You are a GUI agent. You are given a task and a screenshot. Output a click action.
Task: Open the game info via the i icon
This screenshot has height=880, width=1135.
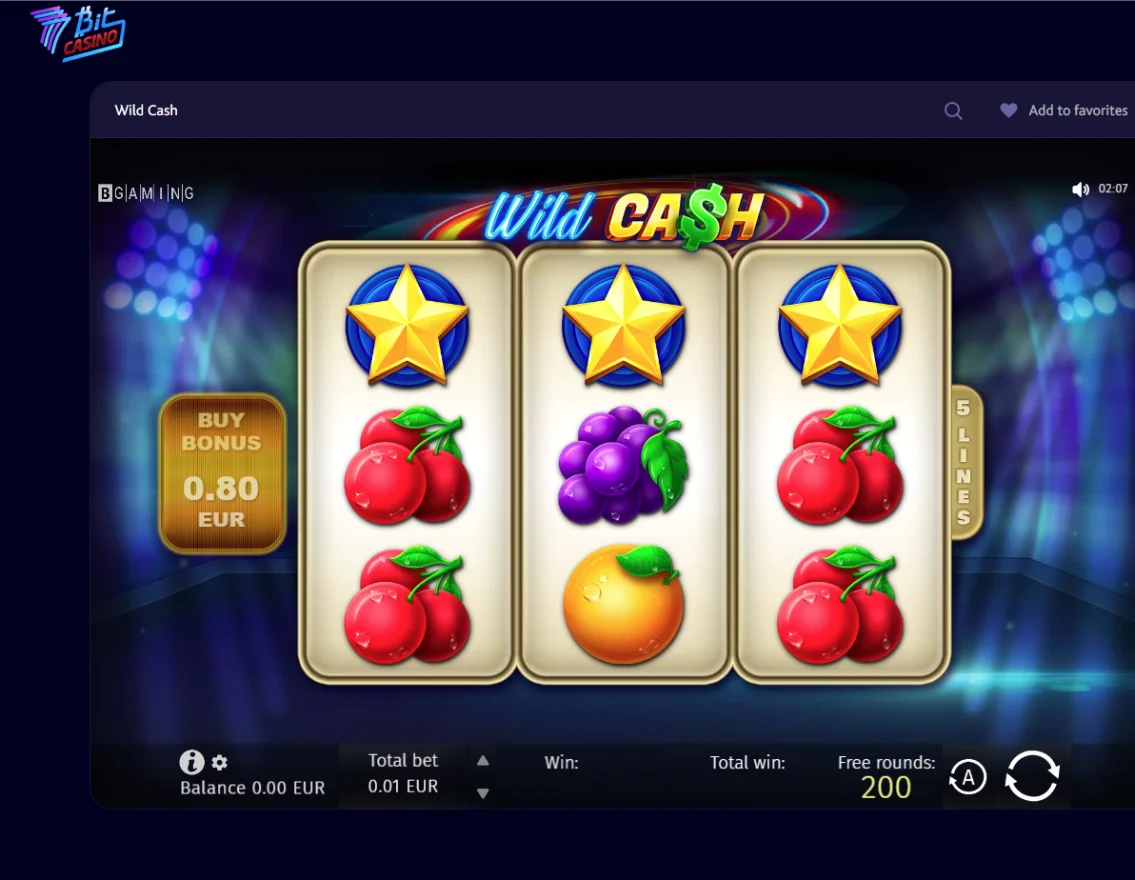coord(191,763)
